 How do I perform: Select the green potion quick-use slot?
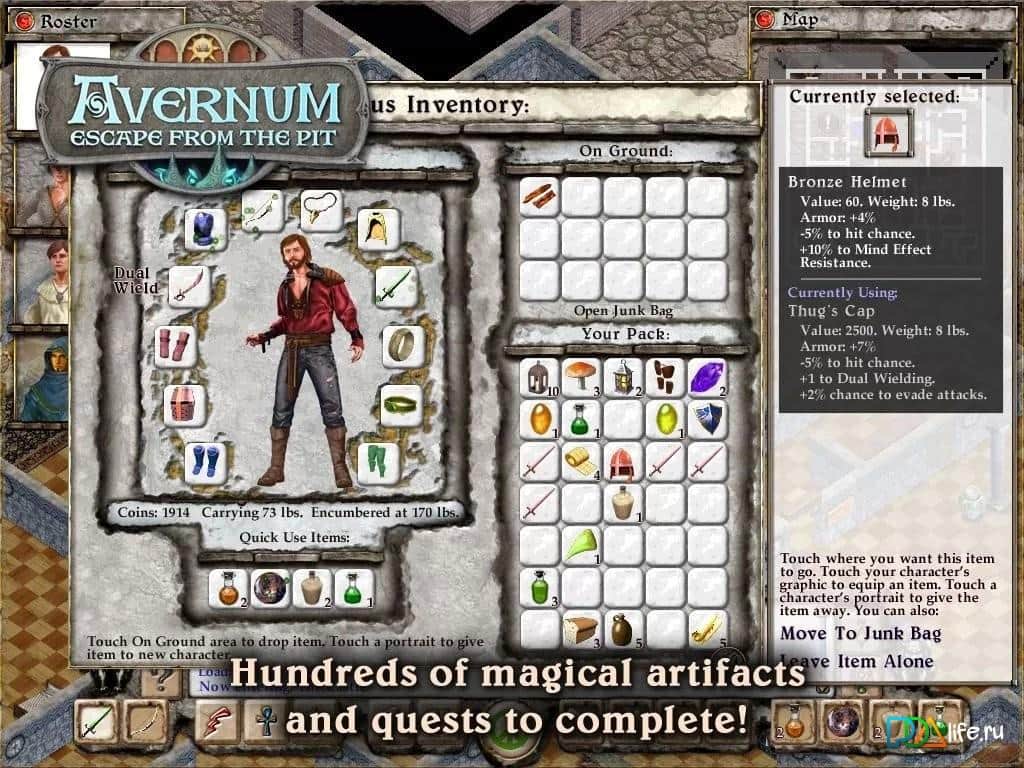click(354, 587)
